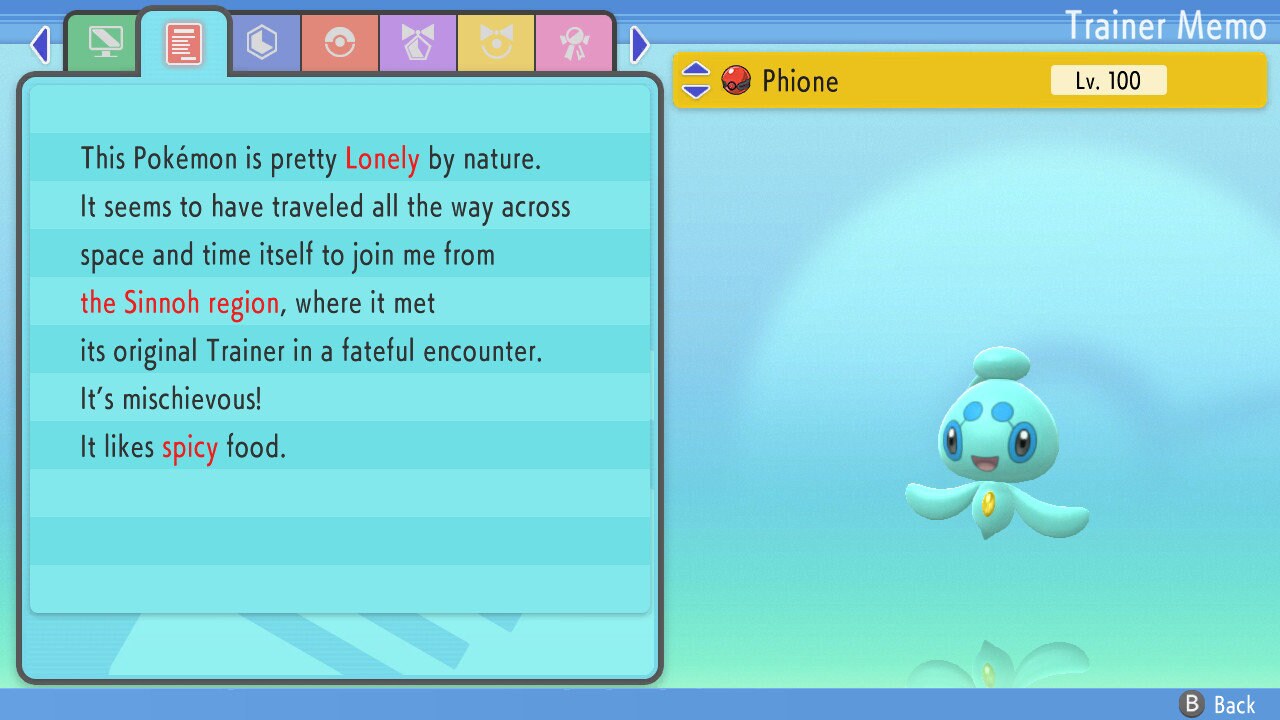Switch to the orange Poké Ball tab
This screenshot has height=720, width=1280.
click(x=340, y=44)
